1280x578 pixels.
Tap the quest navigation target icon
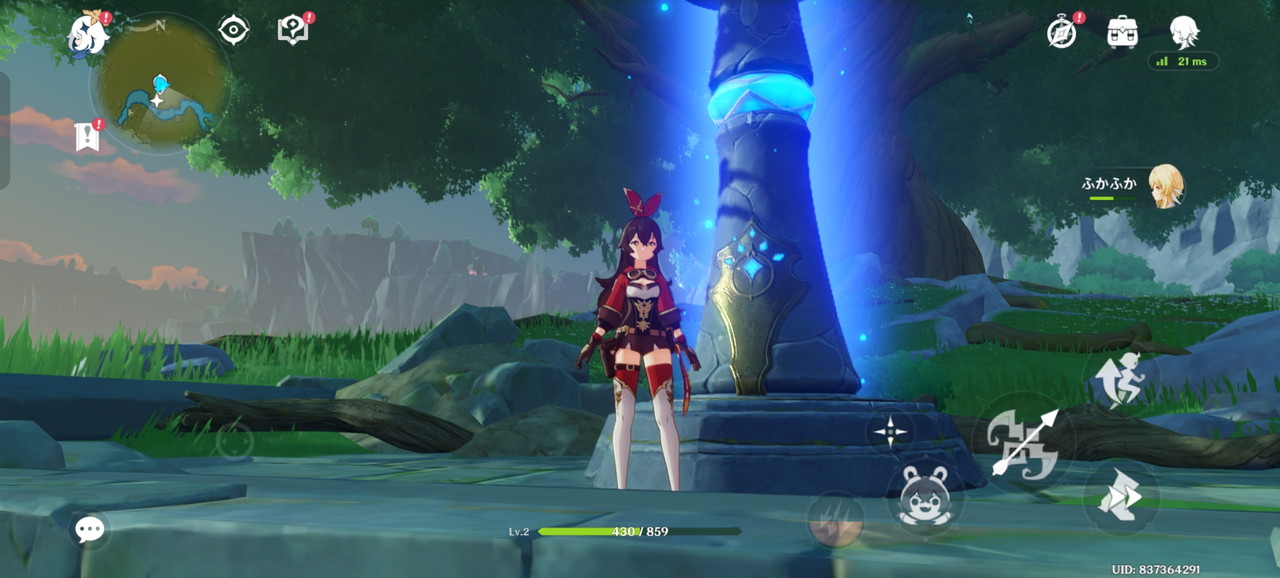233,30
